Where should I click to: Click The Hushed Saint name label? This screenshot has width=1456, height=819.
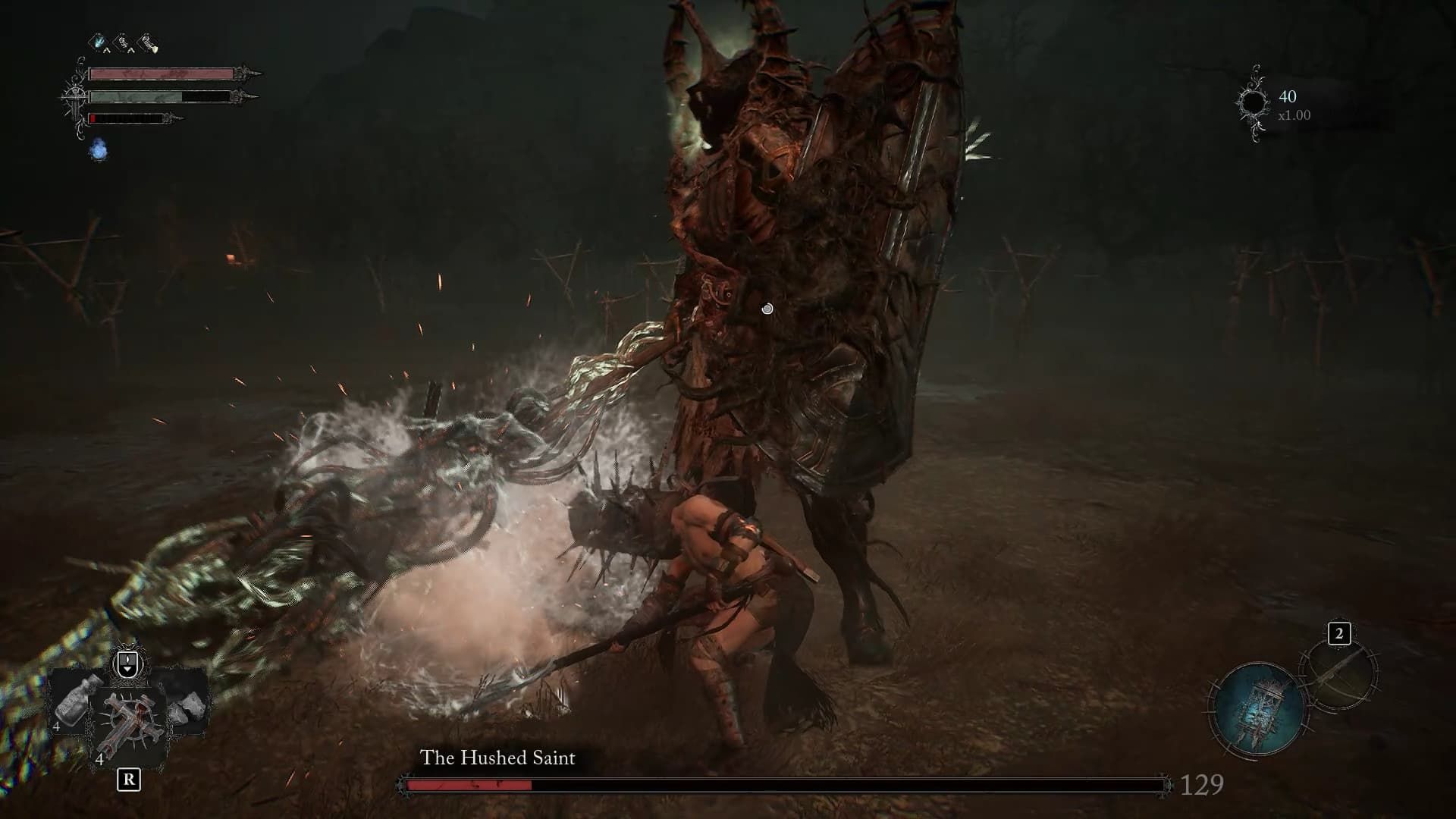pos(497,756)
